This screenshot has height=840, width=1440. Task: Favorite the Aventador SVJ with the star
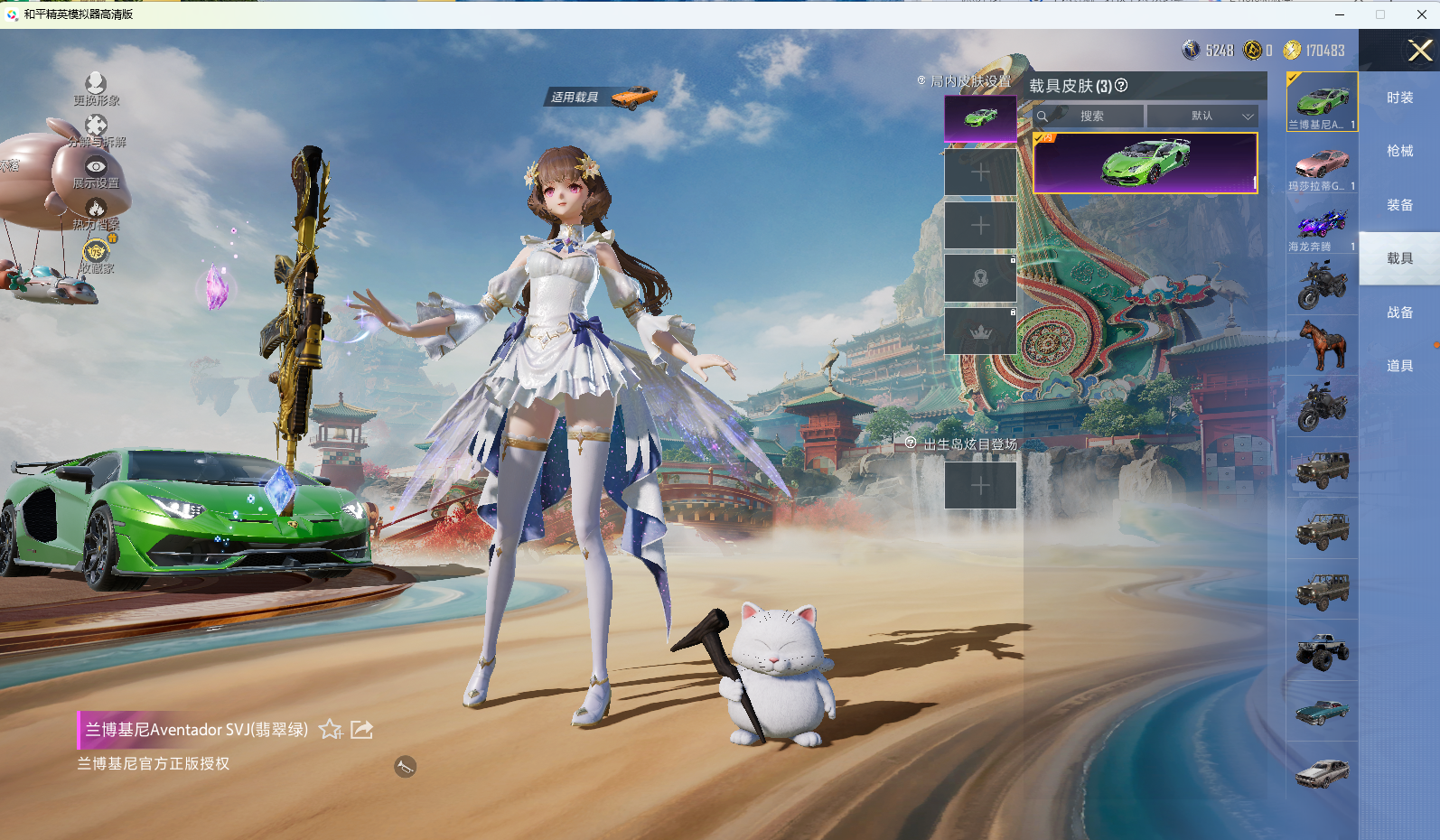coord(331,730)
